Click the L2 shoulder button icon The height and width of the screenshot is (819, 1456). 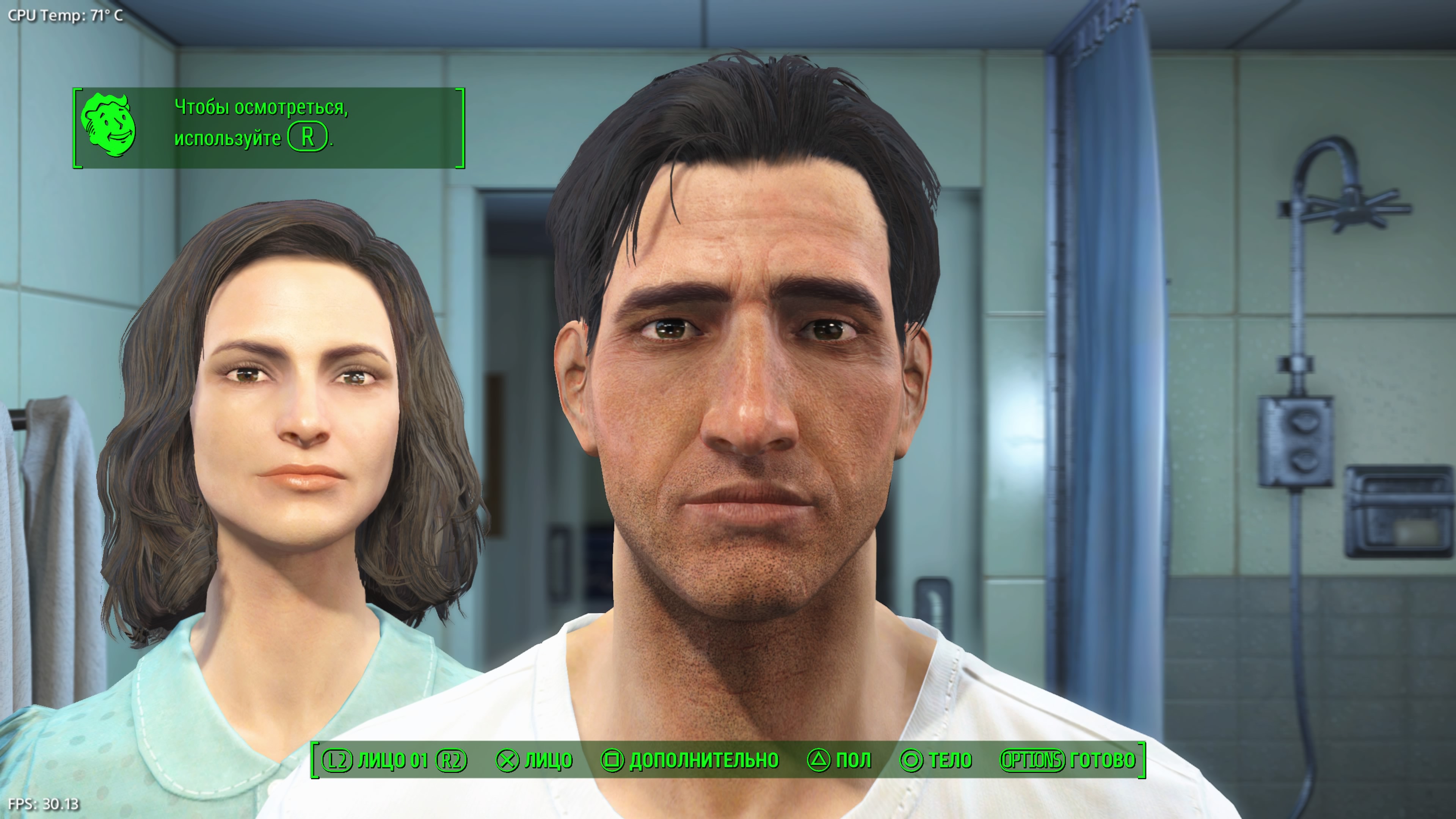(x=337, y=760)
